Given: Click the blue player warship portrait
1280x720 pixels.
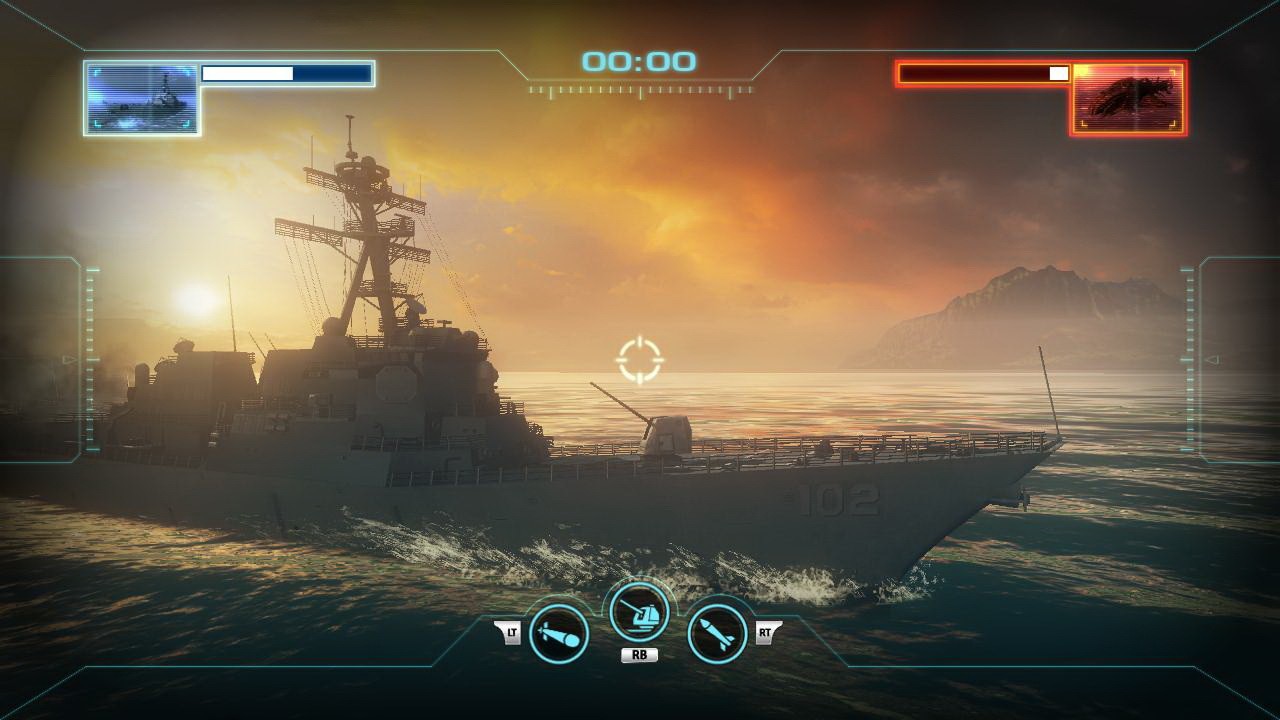Looking at the screenshot, I should coord(141,98).
